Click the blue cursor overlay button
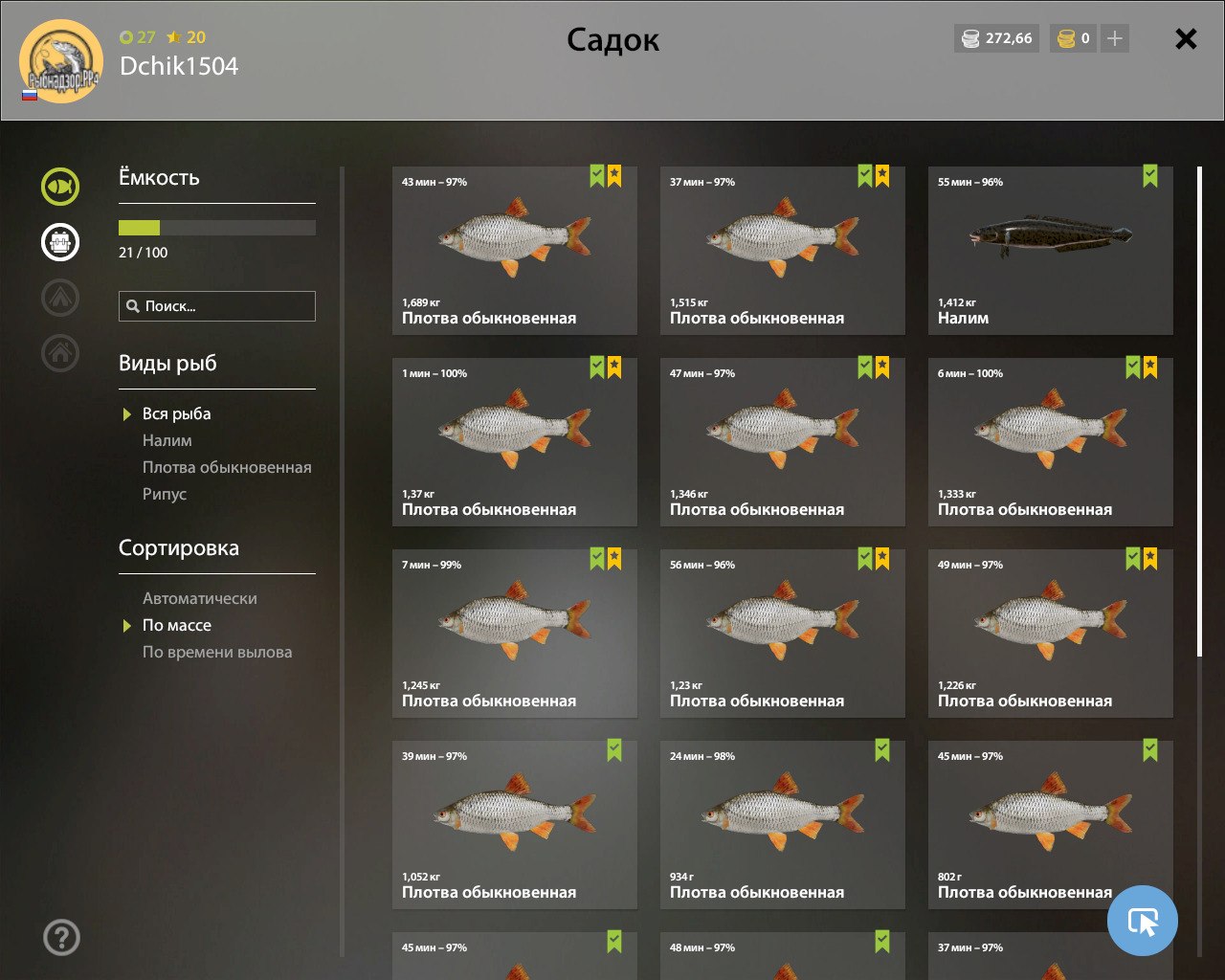This screenshot has height=980, width=1225. 1142,921
